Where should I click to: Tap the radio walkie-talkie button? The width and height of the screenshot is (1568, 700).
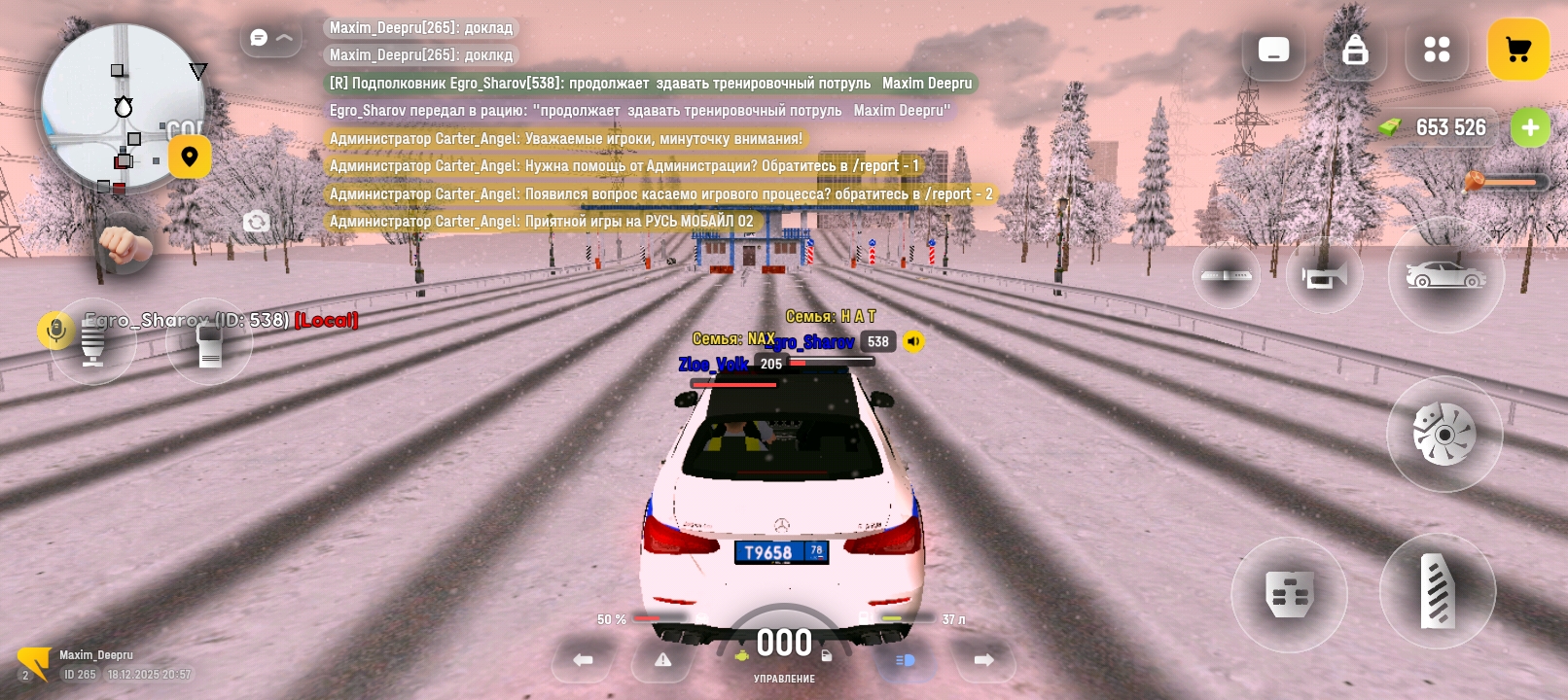click(209, 342)
